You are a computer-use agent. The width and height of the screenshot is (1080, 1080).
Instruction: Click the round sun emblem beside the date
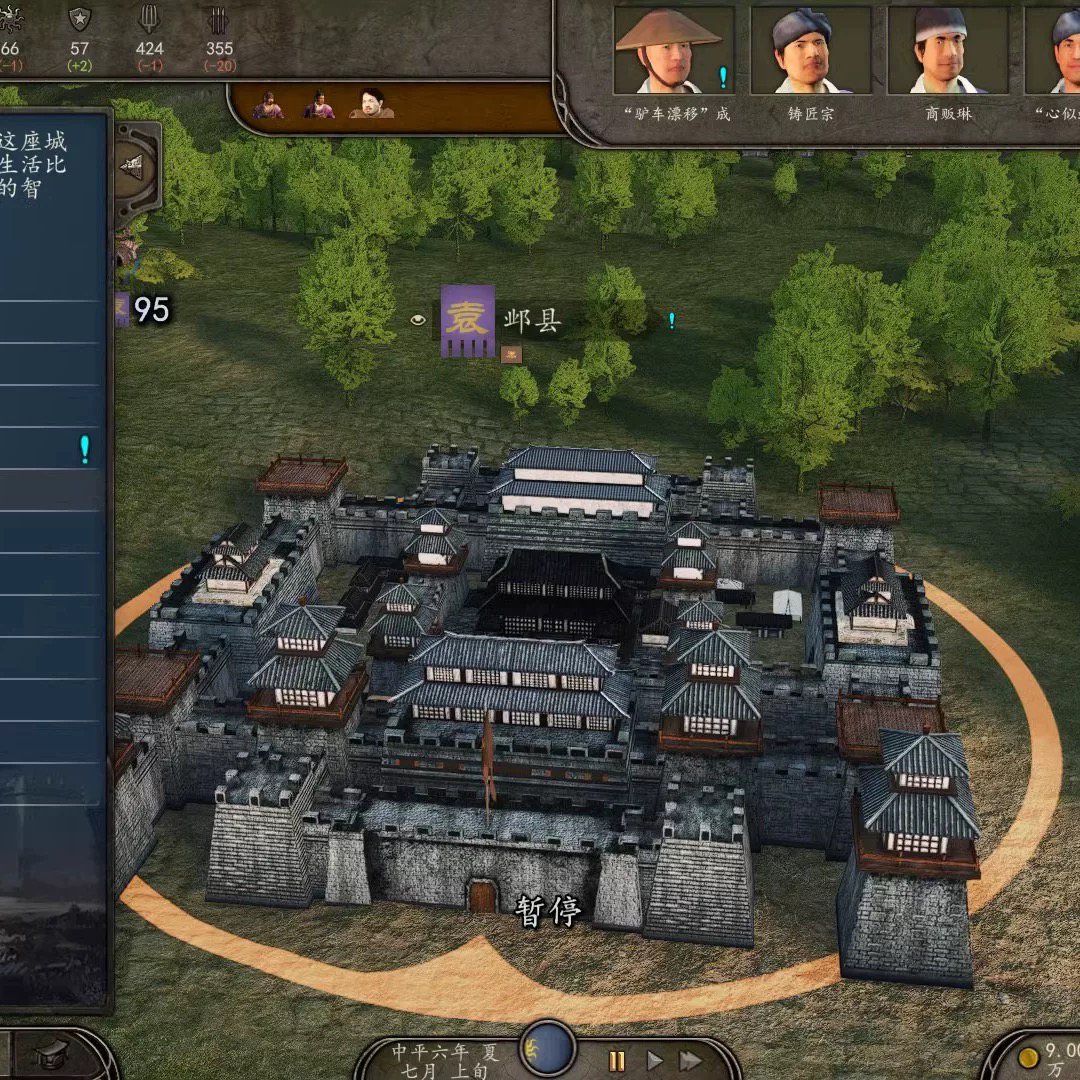coord(548,1047)
